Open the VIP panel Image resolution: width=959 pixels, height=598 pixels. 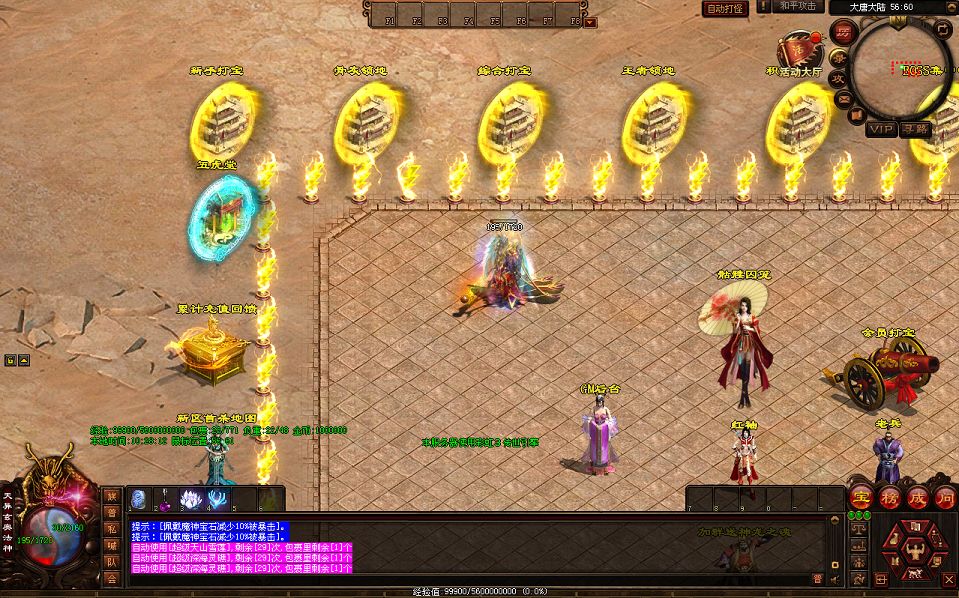[x=881, y=129]
